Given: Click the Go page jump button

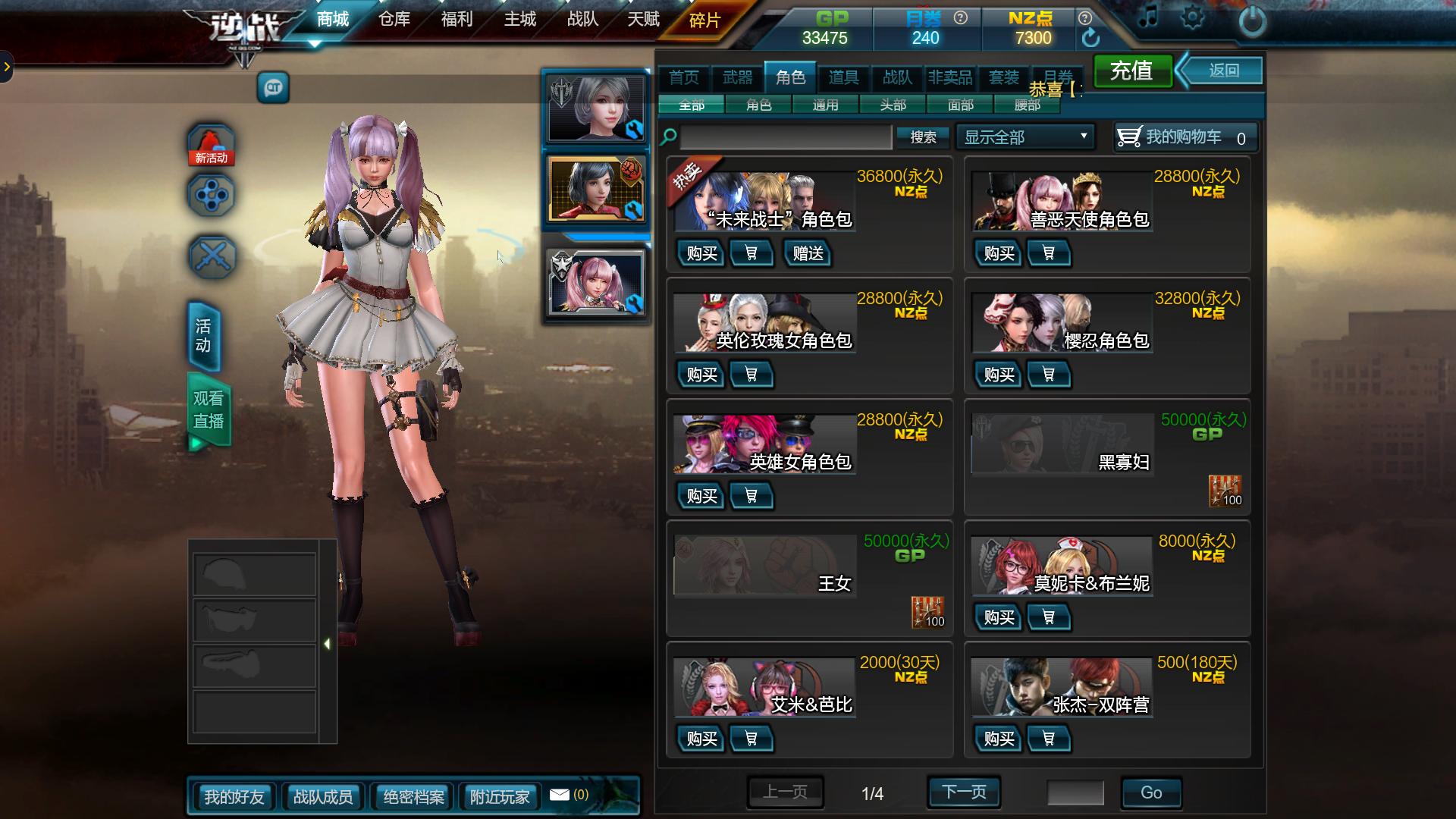Looking at the screenshot, I should pyautogui.click(x=1150, y=792).
